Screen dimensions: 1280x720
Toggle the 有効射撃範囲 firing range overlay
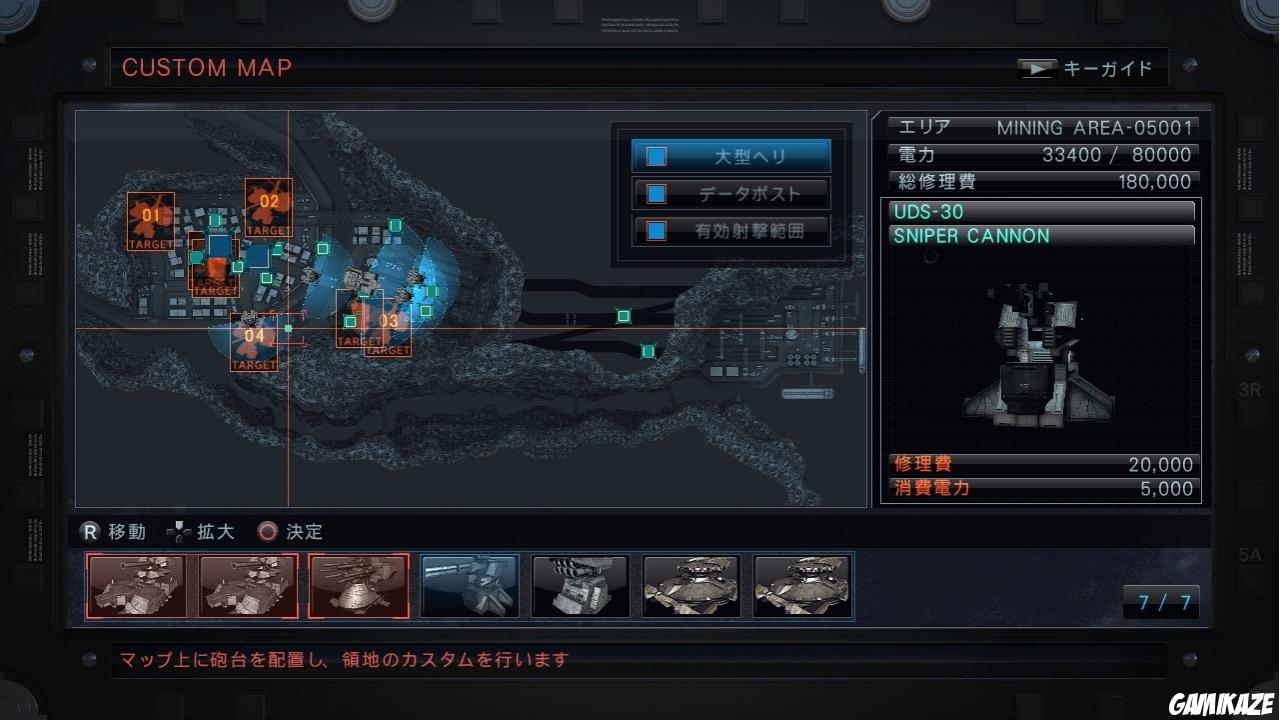657,230
